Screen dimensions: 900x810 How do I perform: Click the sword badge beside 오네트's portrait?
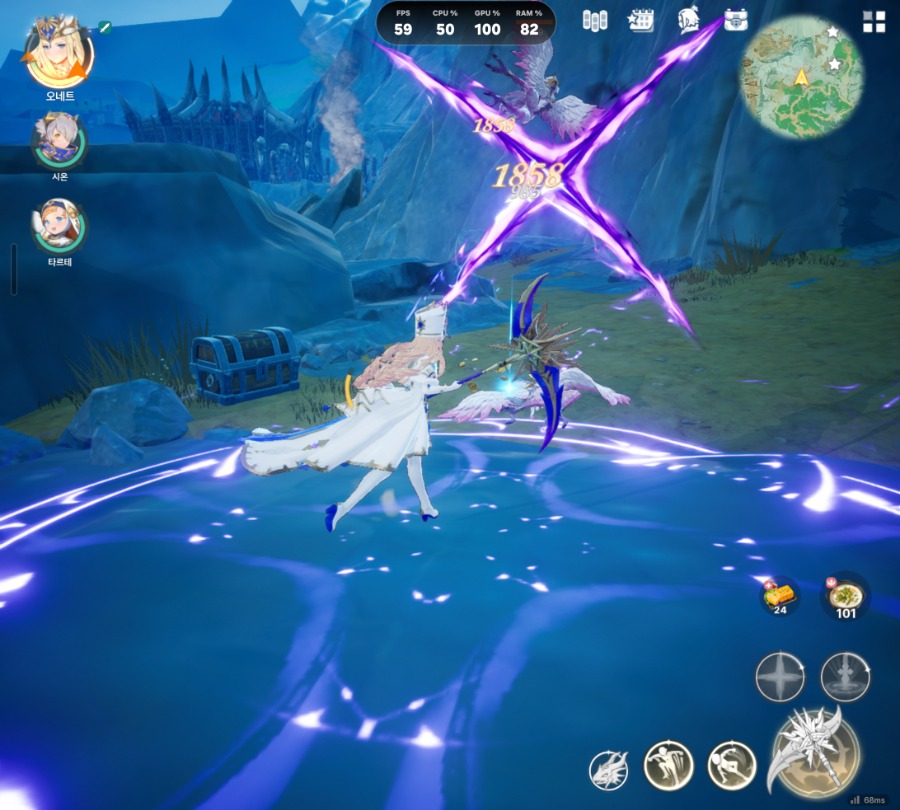pyautogui.click(x=104, y=26)
